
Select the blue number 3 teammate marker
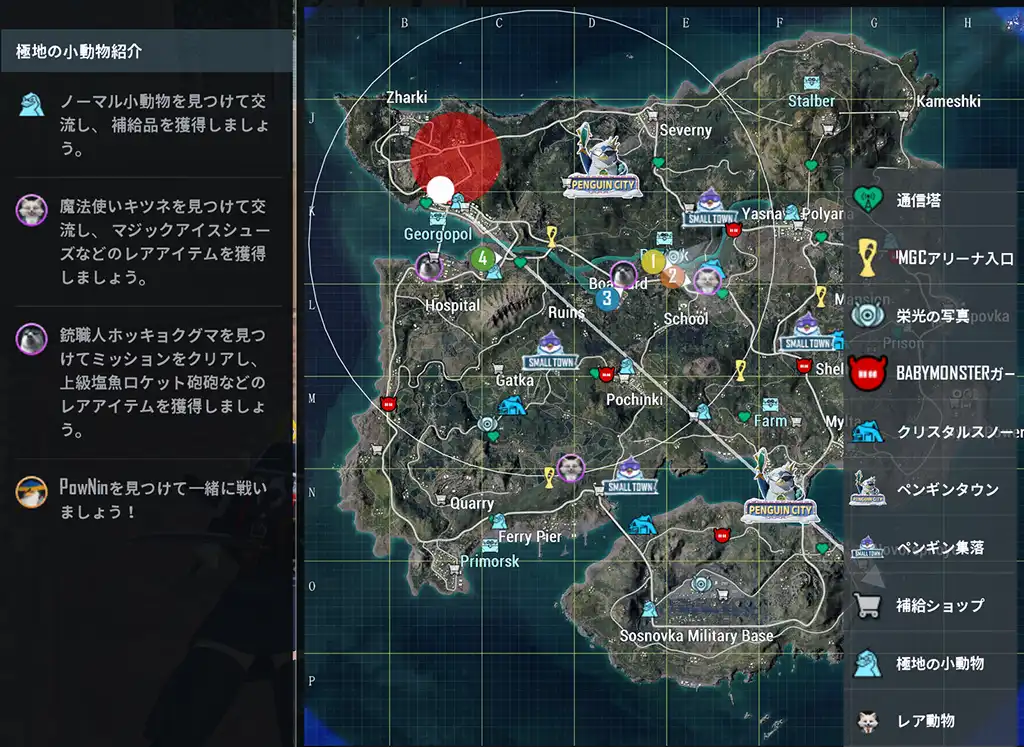pyautogui.click(x=606, y=297)
